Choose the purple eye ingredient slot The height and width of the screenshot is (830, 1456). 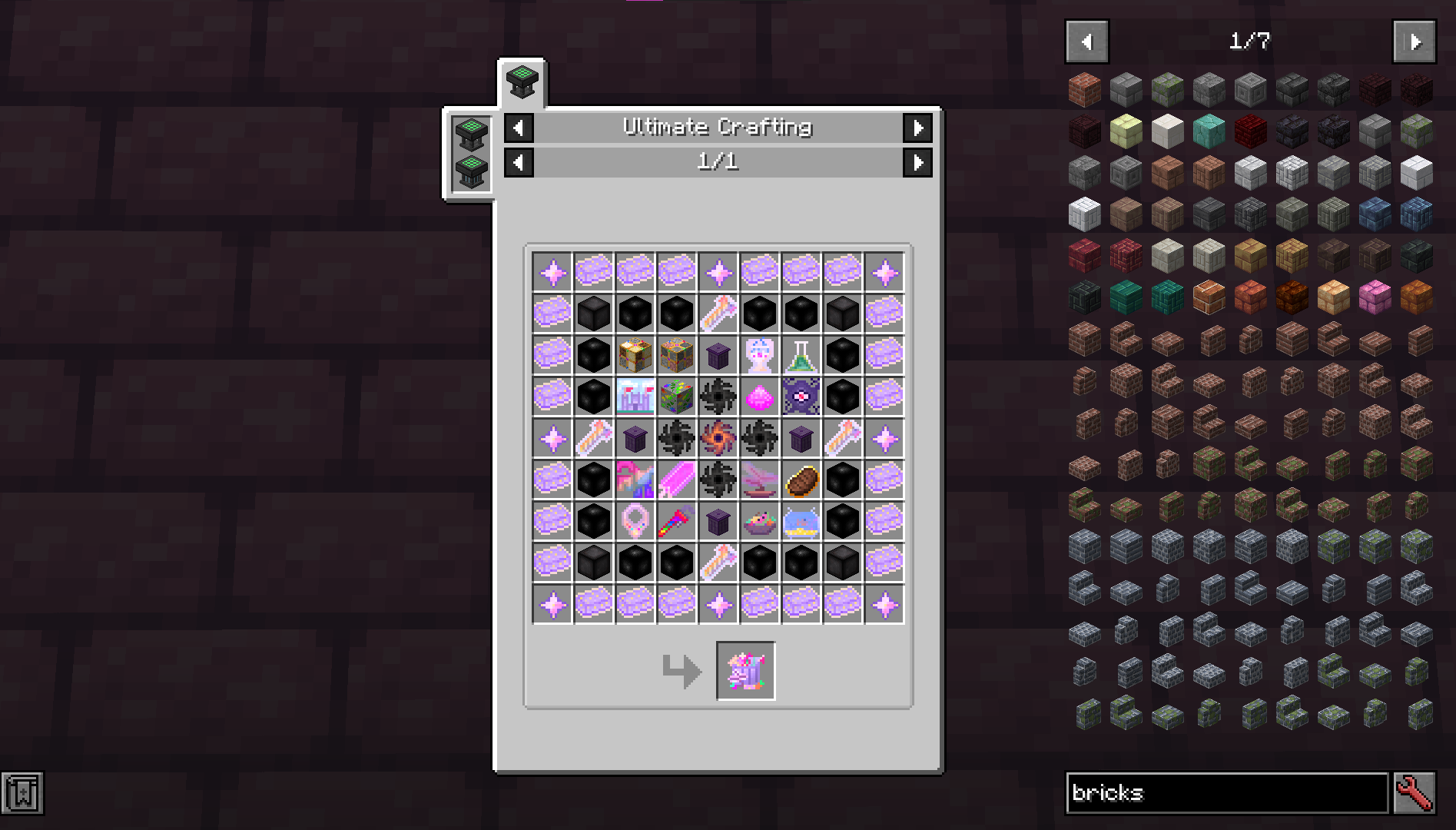tap(801, 397)
